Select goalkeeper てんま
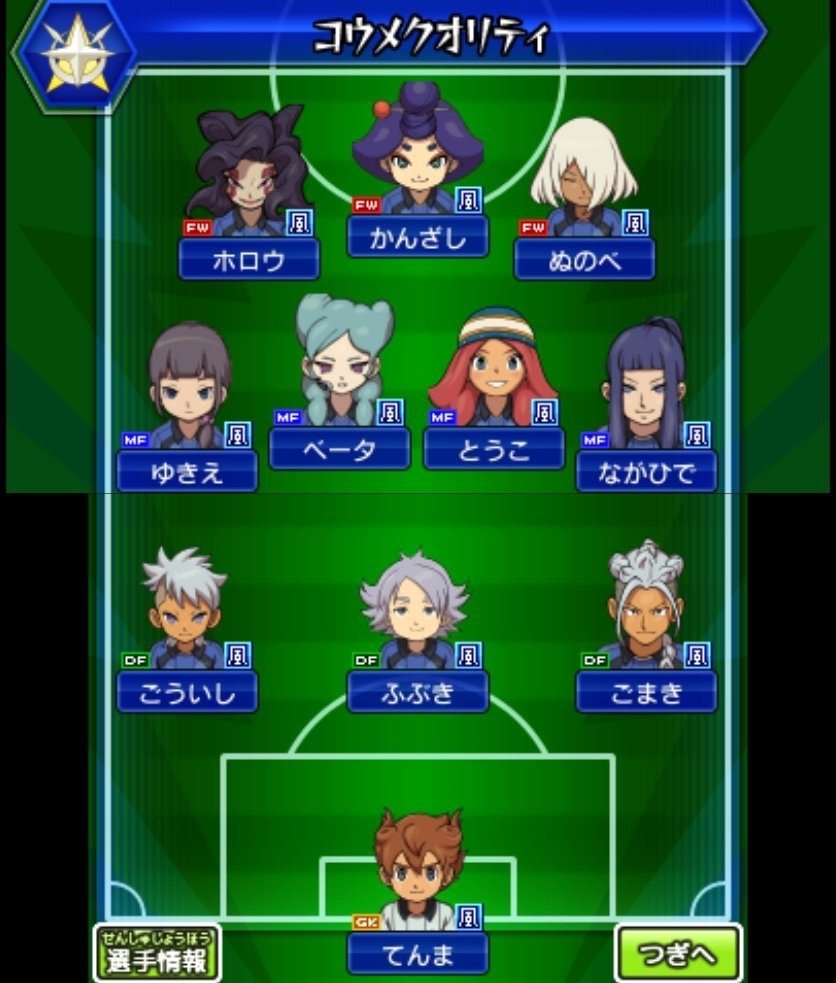836x983 pixels. [418, 954]
